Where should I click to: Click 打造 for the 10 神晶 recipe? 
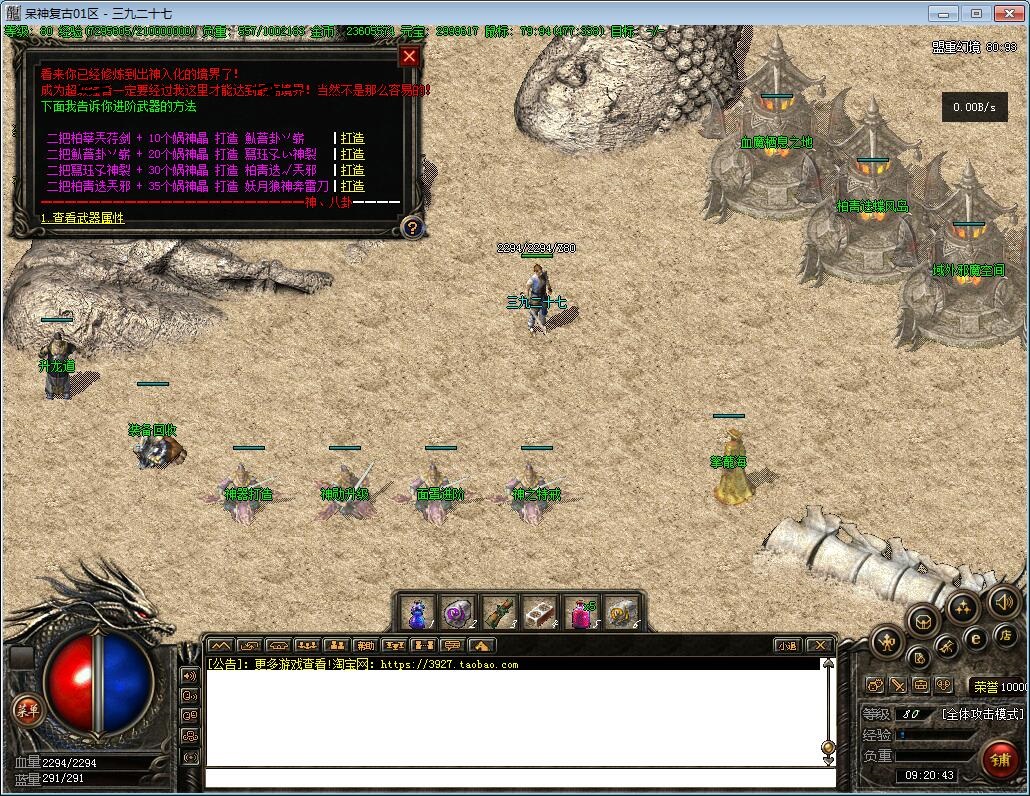point(352,138)
